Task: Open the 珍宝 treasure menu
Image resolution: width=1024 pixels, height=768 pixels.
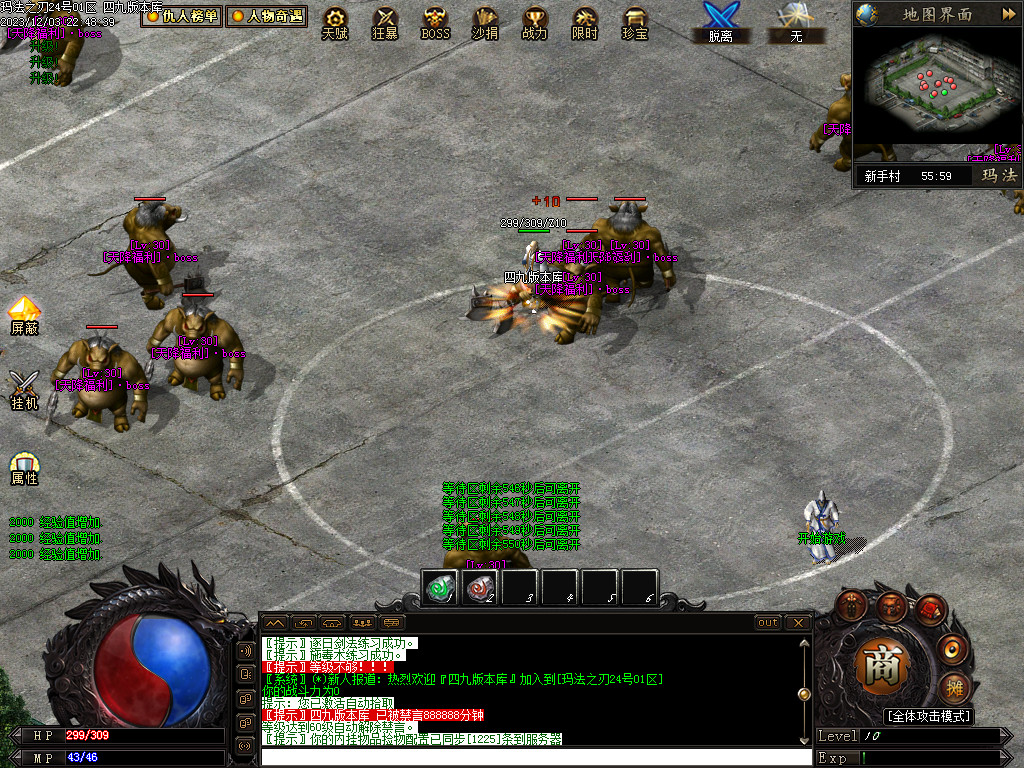Action: tap(635, 22)
